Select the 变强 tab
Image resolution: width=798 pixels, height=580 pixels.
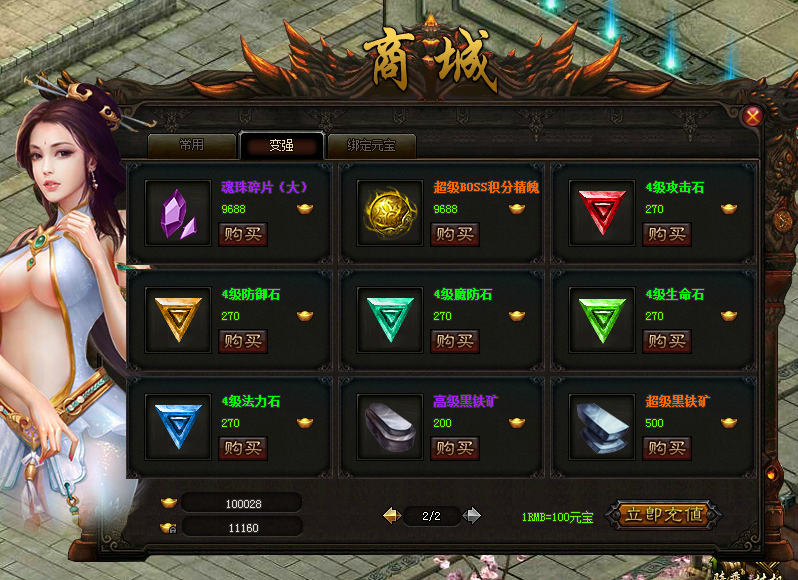tap(281, 145)
